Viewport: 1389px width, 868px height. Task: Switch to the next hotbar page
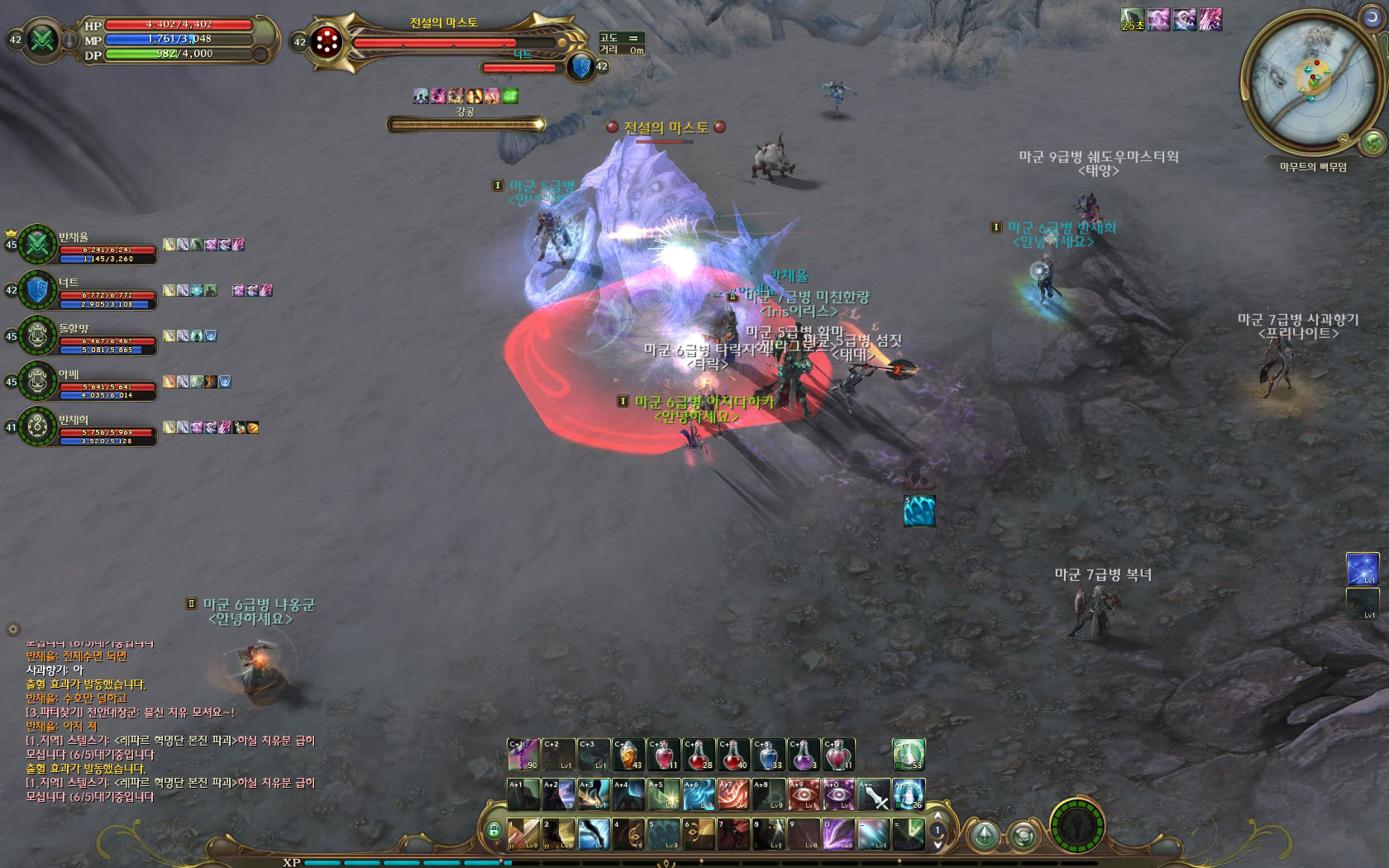tap(938, 845)
